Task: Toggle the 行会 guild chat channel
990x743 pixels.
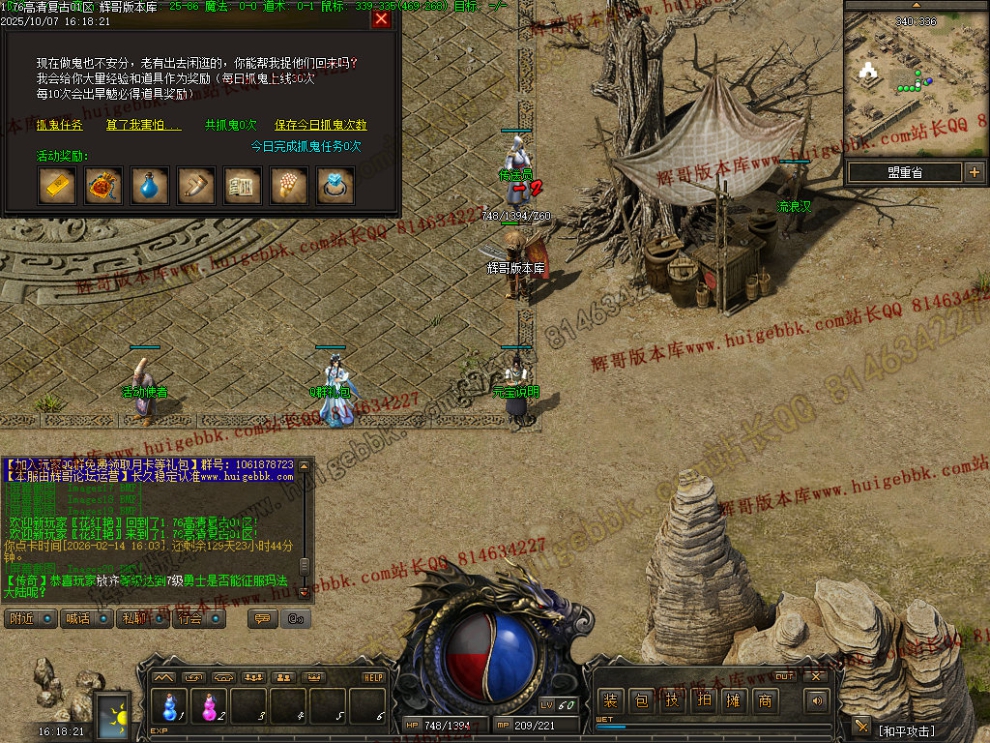Action: click(x=199, y=619)
